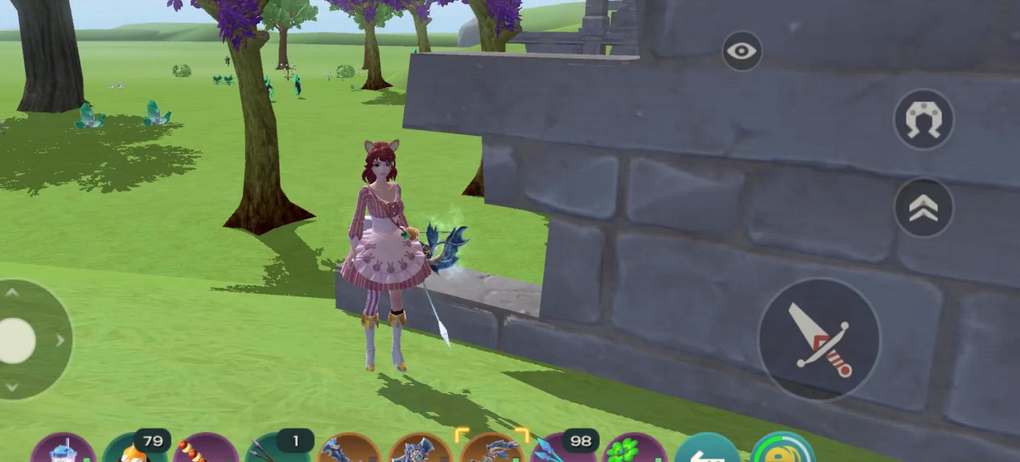
Task: Tap the teal arrow swap button
Action: click(x=706, y=450)
